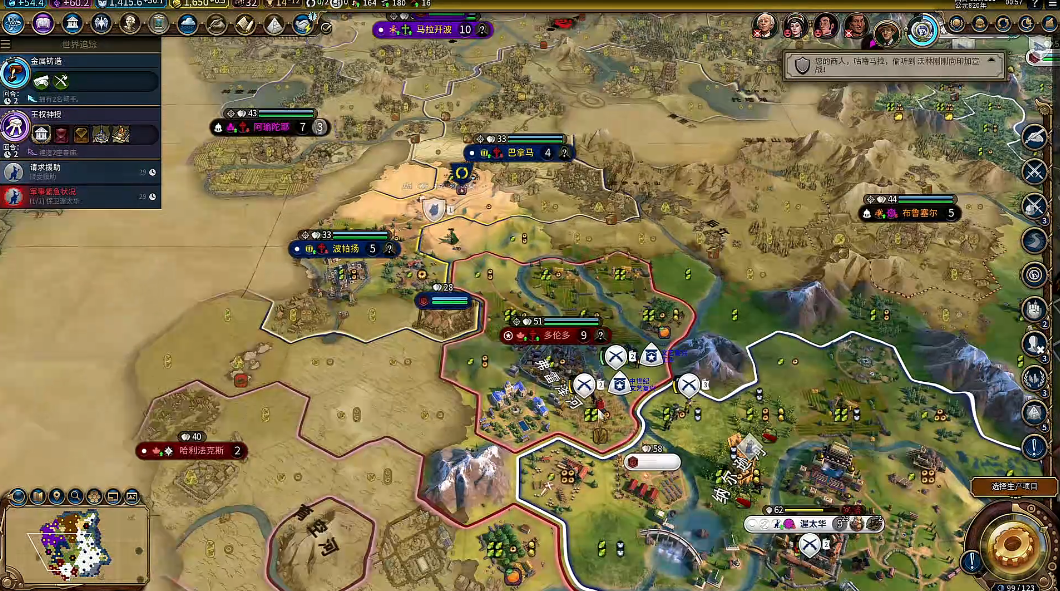Click the 选择生产项目 action label

pyautogui.click(x=1013, y=486)
